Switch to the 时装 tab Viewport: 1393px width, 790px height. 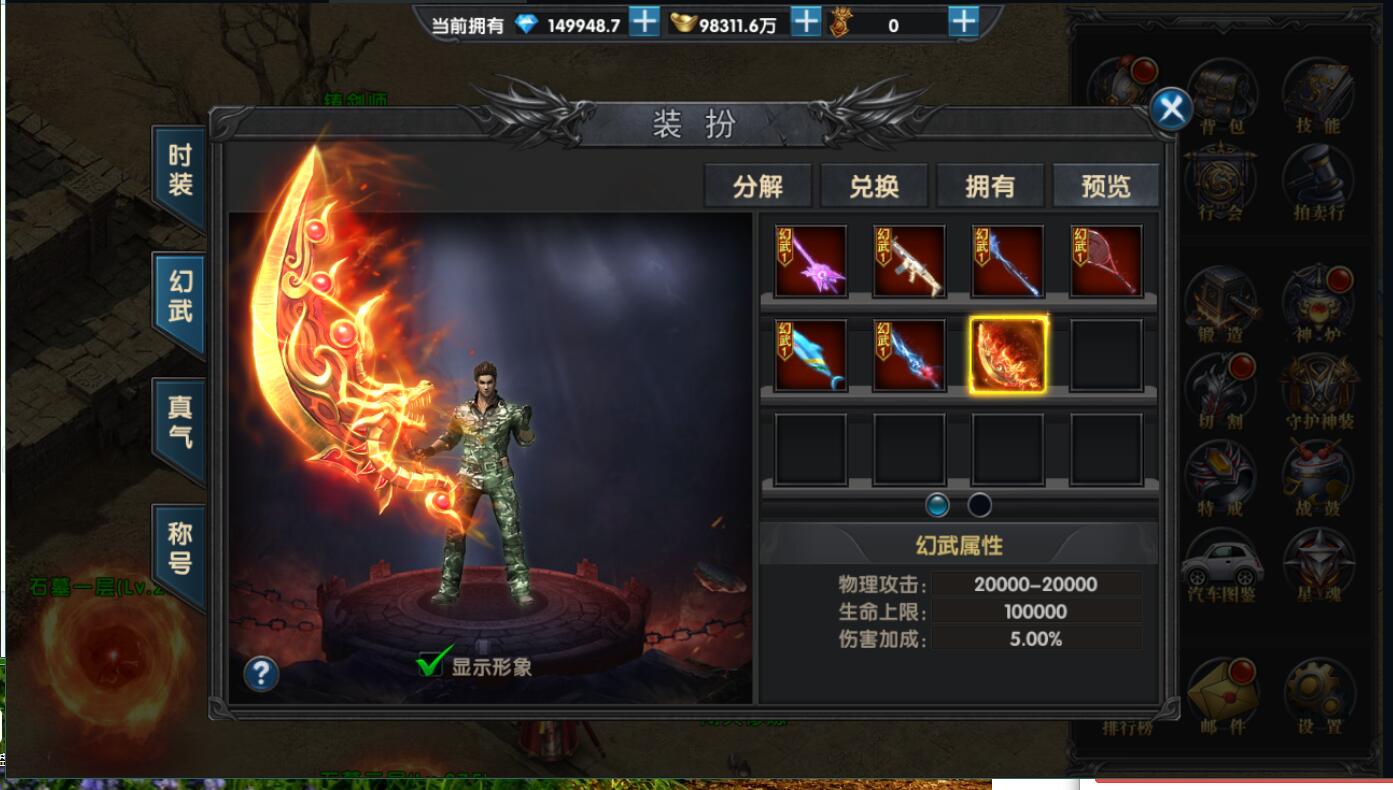[180, 171]
